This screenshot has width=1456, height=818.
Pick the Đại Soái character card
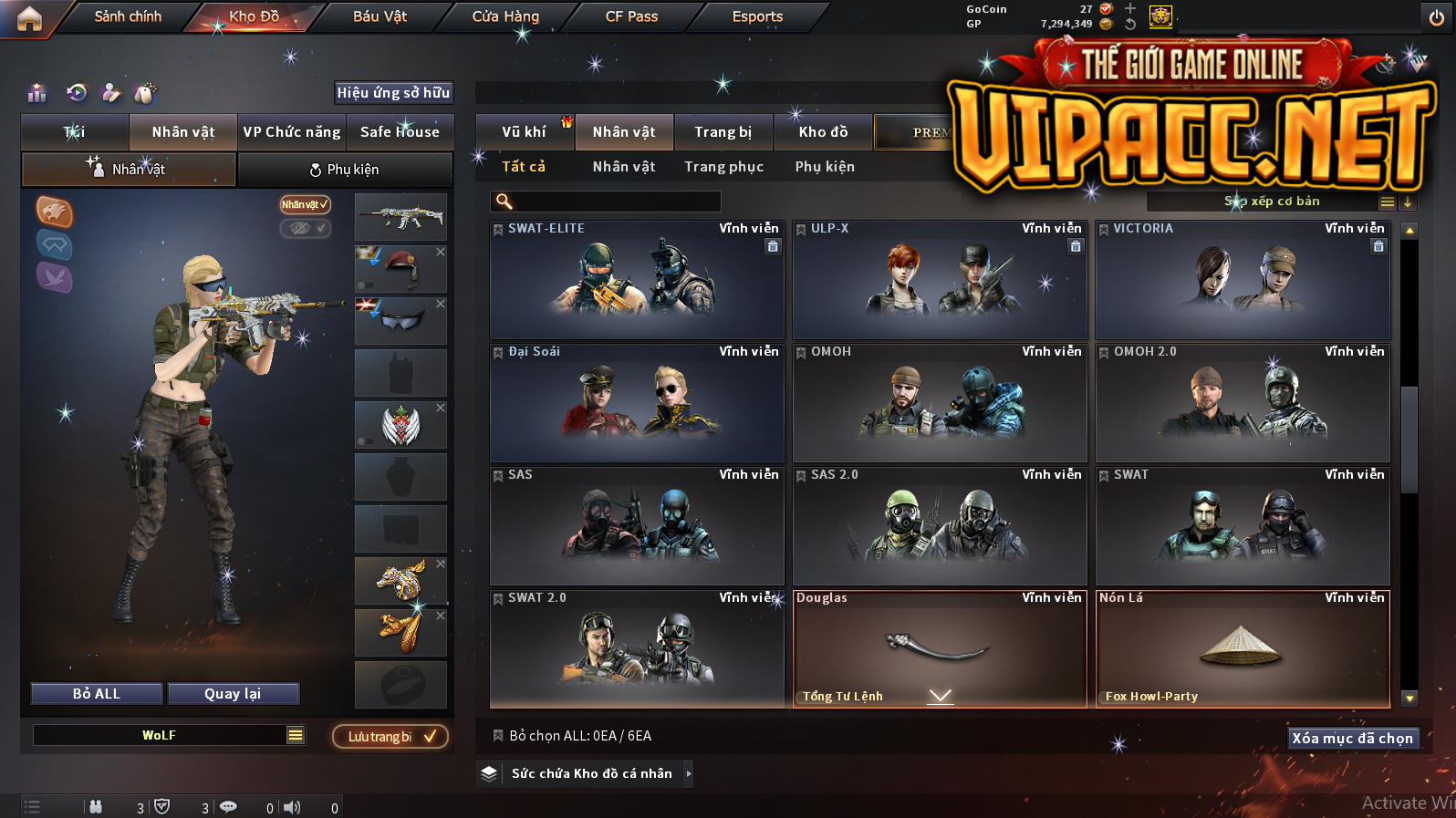637,403
